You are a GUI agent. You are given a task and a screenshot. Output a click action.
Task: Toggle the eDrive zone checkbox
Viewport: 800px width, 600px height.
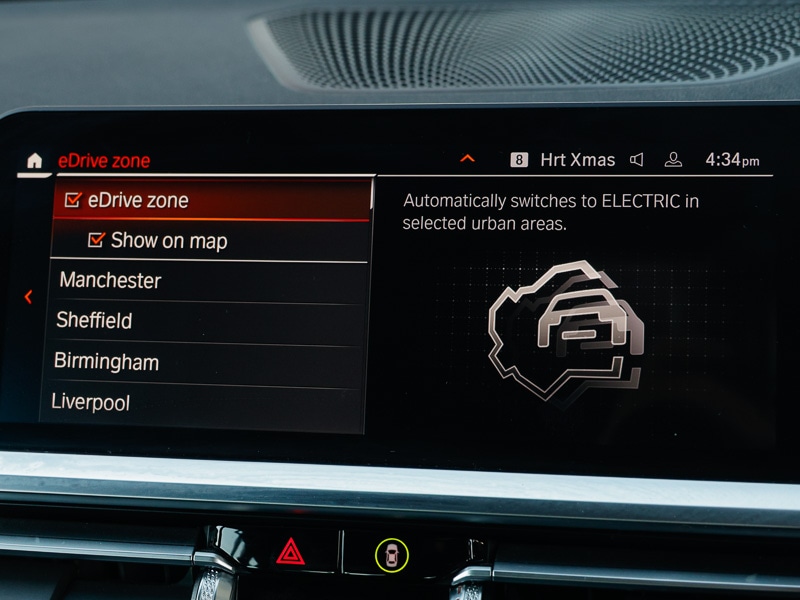click(72, 200)
